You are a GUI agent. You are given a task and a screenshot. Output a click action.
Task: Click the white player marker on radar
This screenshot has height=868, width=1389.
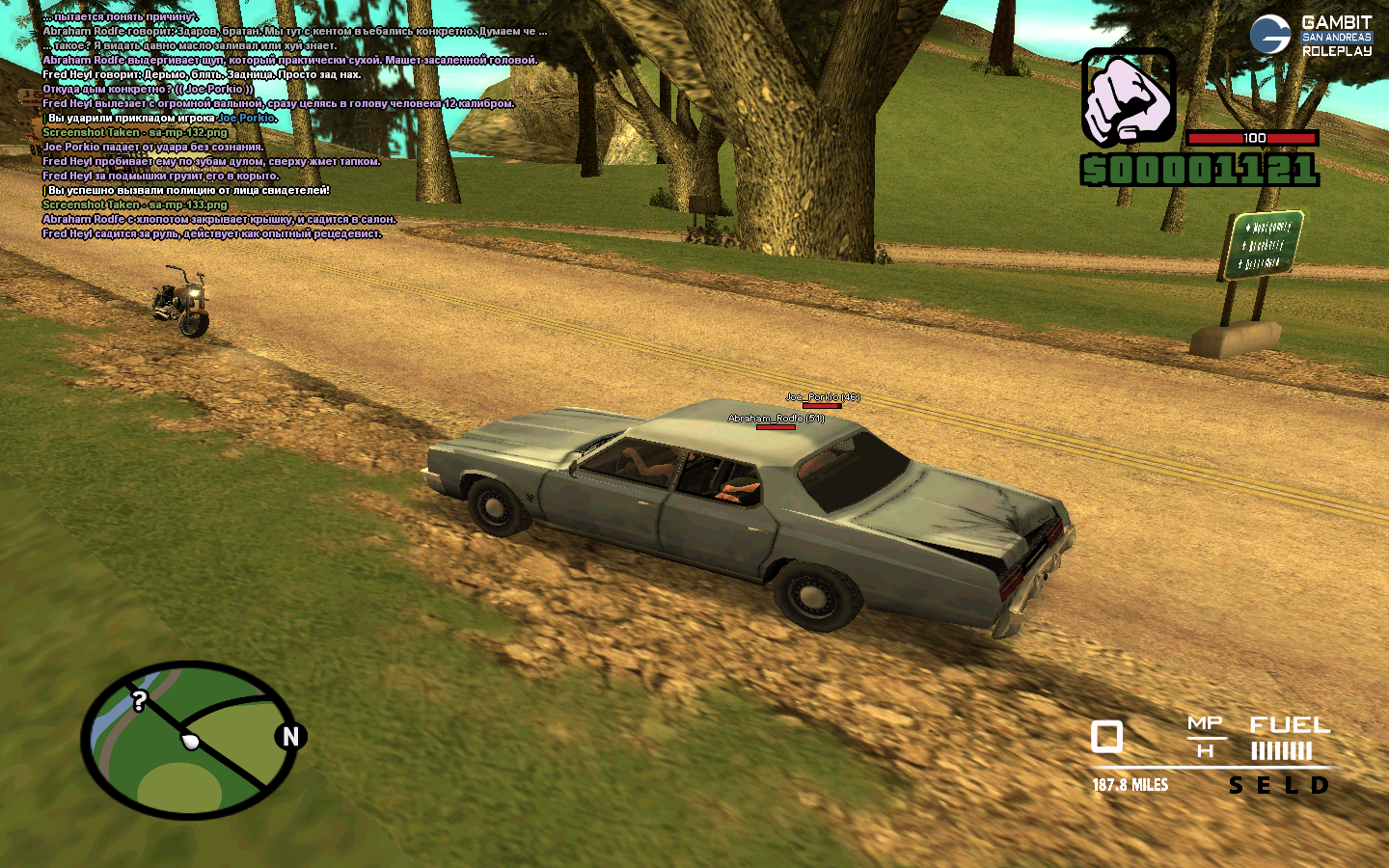pos(191,742)
